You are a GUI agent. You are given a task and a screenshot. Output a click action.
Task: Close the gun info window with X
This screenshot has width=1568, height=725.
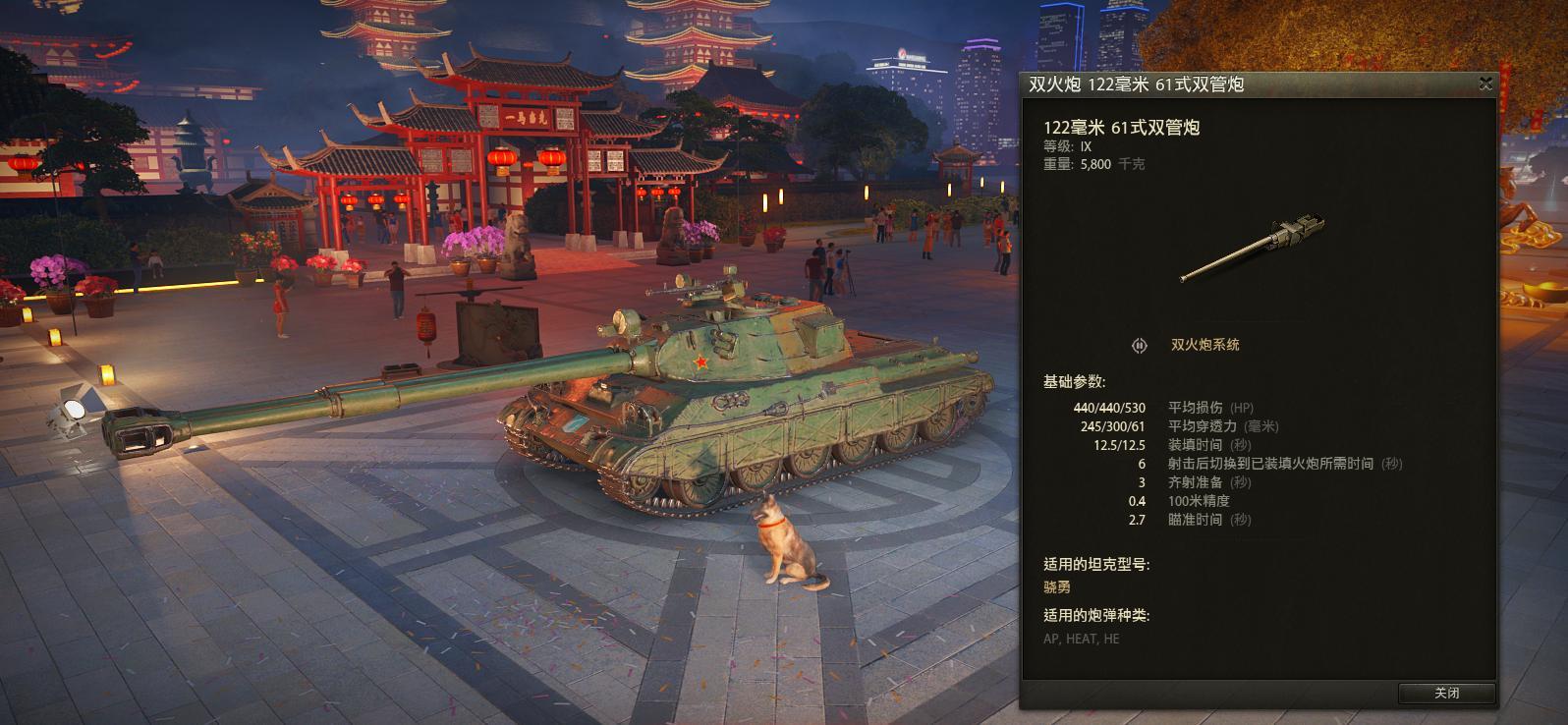click(1485, 84)
